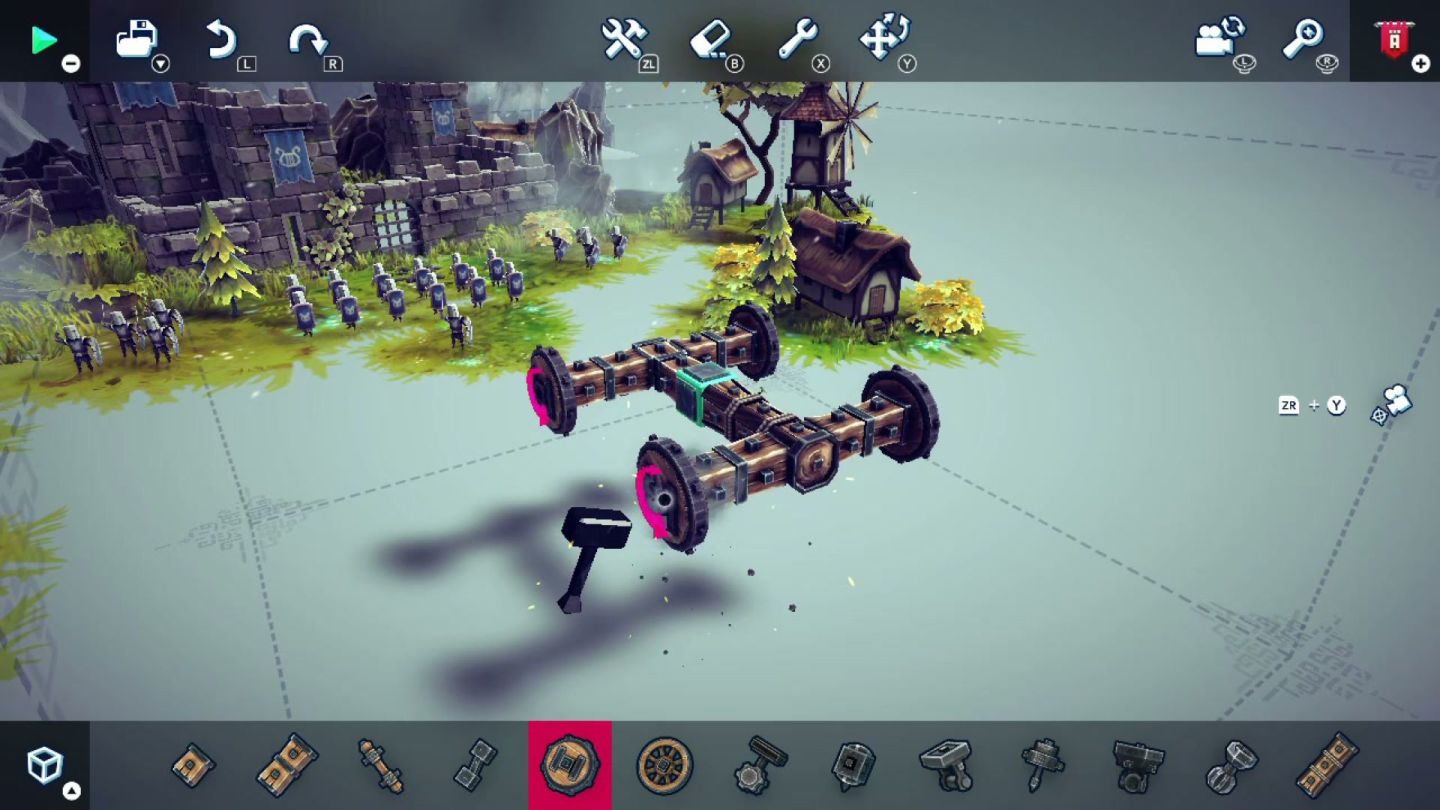
Task: Select the Translate machine tool
Action: pos(884,40)
